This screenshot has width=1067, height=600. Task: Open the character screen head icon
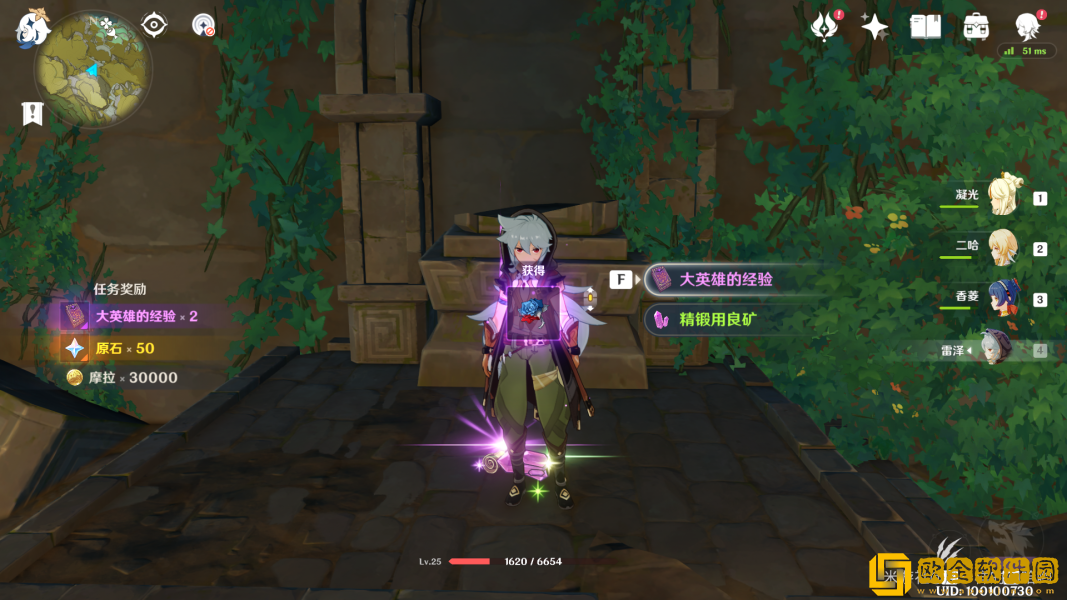1027,27
